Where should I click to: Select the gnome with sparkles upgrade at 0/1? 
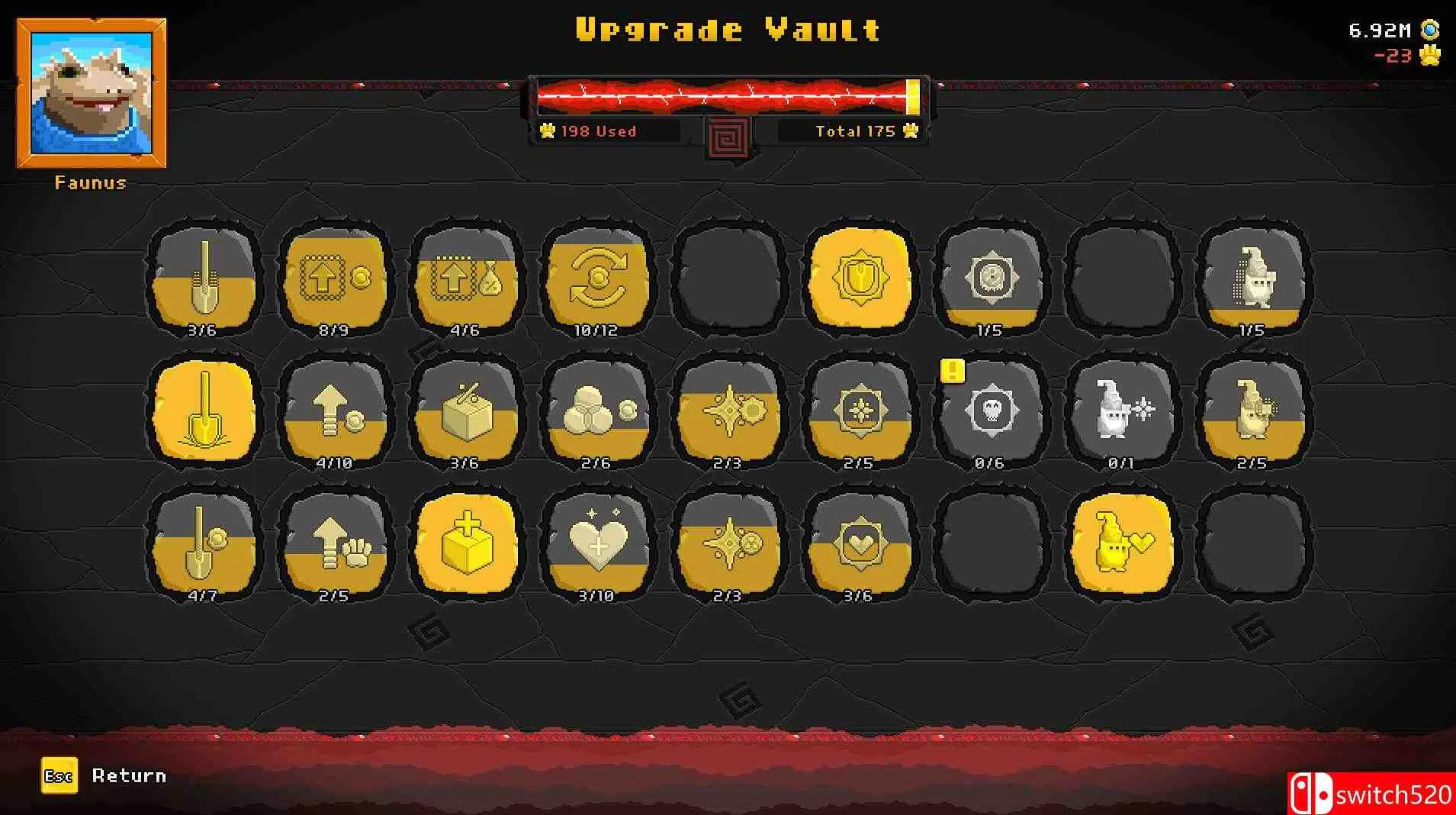tap(1122, 412)
